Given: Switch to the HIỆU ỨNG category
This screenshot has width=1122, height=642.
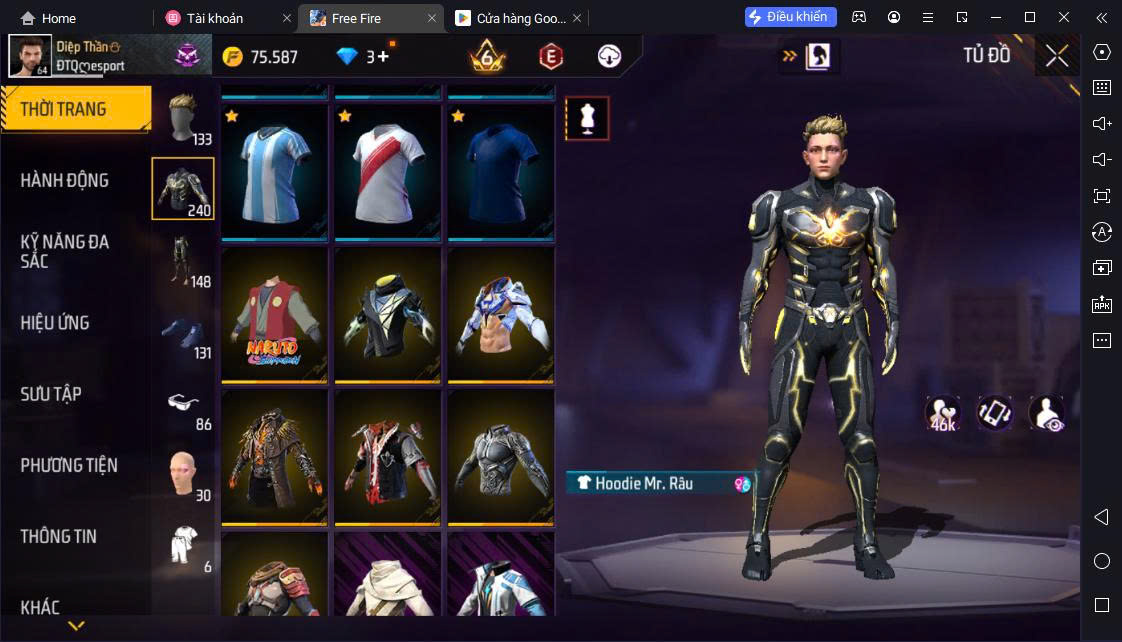Looking at the screenshot, I should tap(55, 323).
